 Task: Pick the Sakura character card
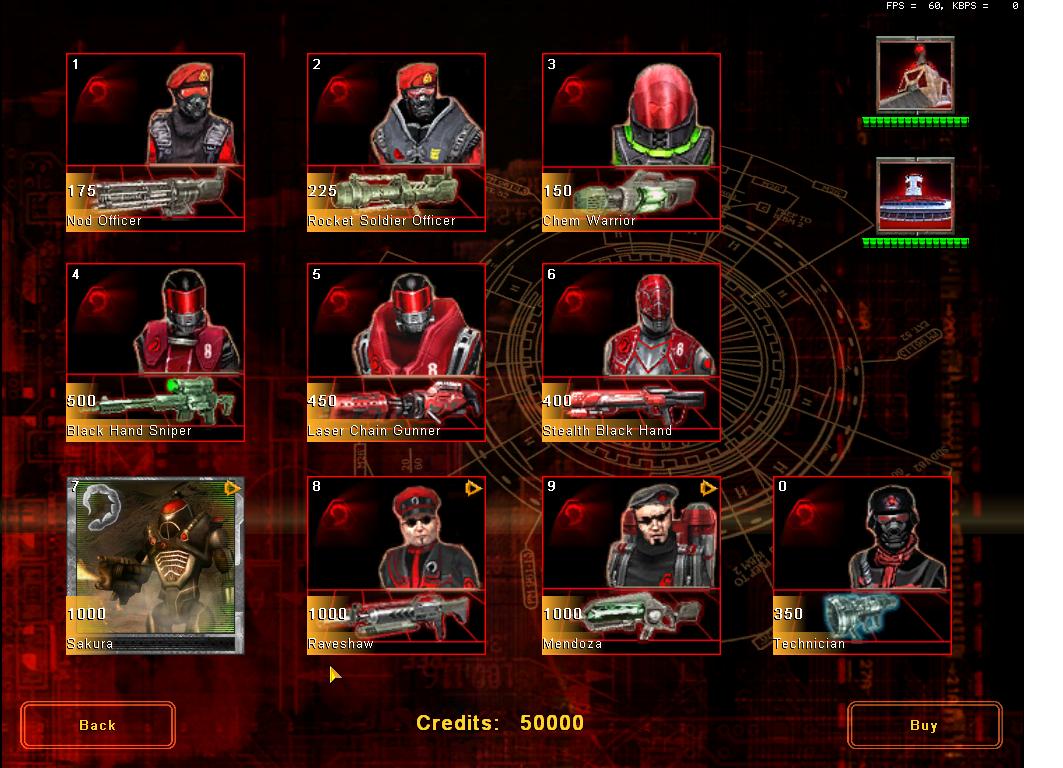pyautogui.click(x=155, y=565)
